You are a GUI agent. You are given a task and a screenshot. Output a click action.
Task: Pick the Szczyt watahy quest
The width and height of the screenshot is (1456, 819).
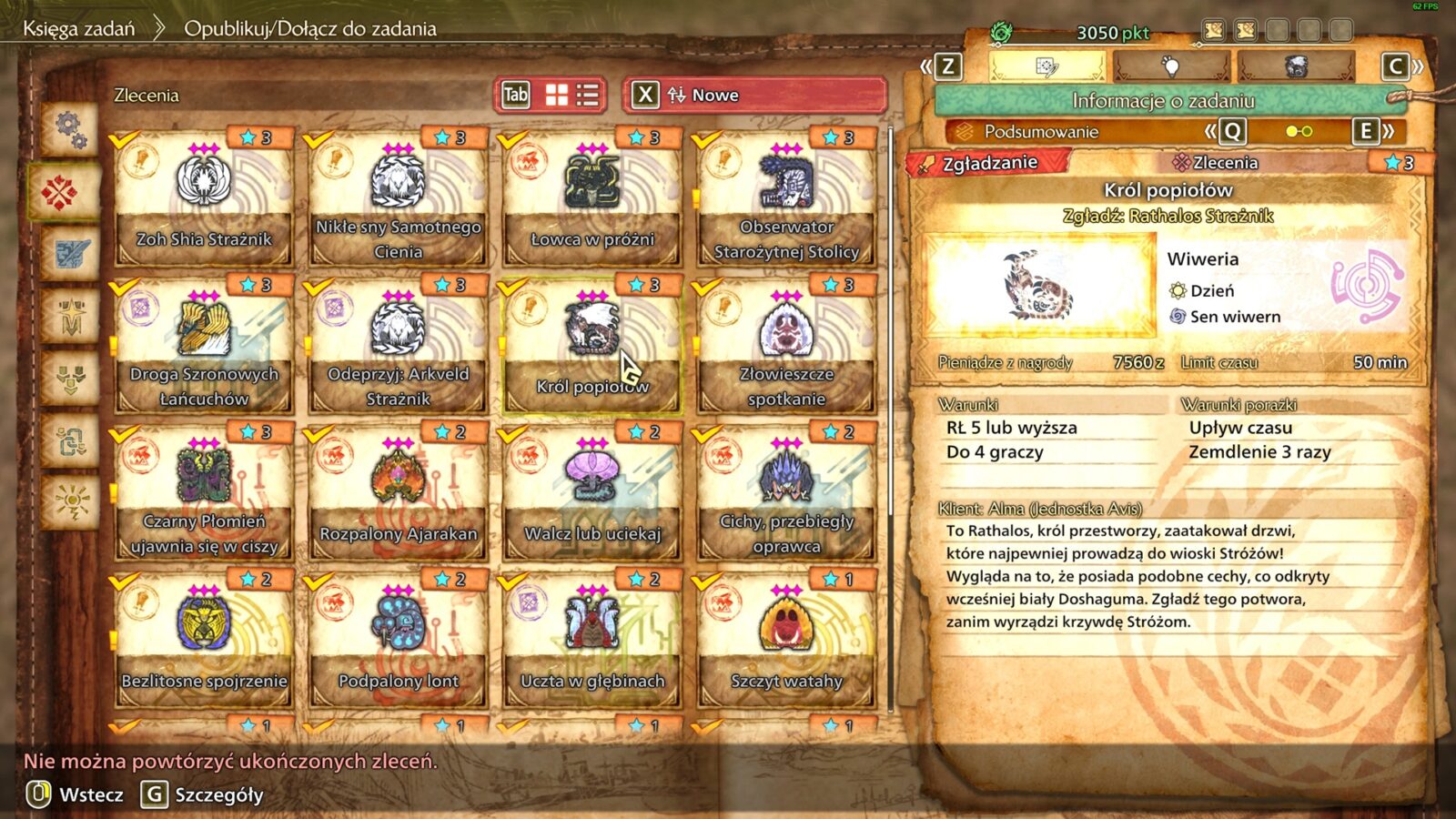(x=786, y=642)
